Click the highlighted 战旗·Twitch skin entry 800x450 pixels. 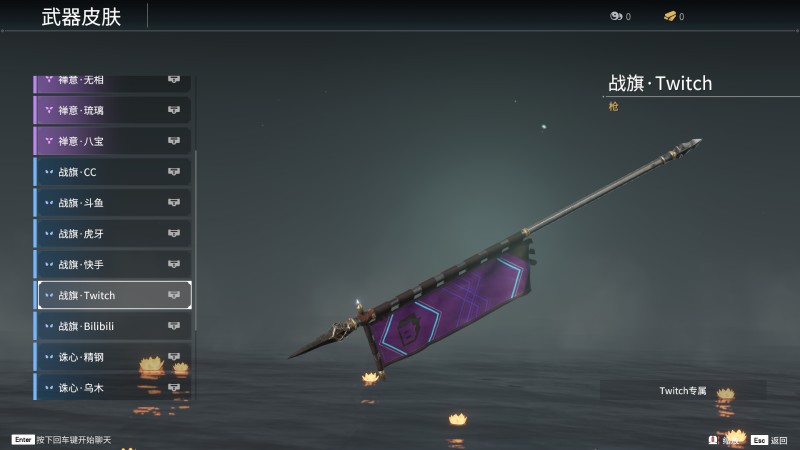click(112, 296)
